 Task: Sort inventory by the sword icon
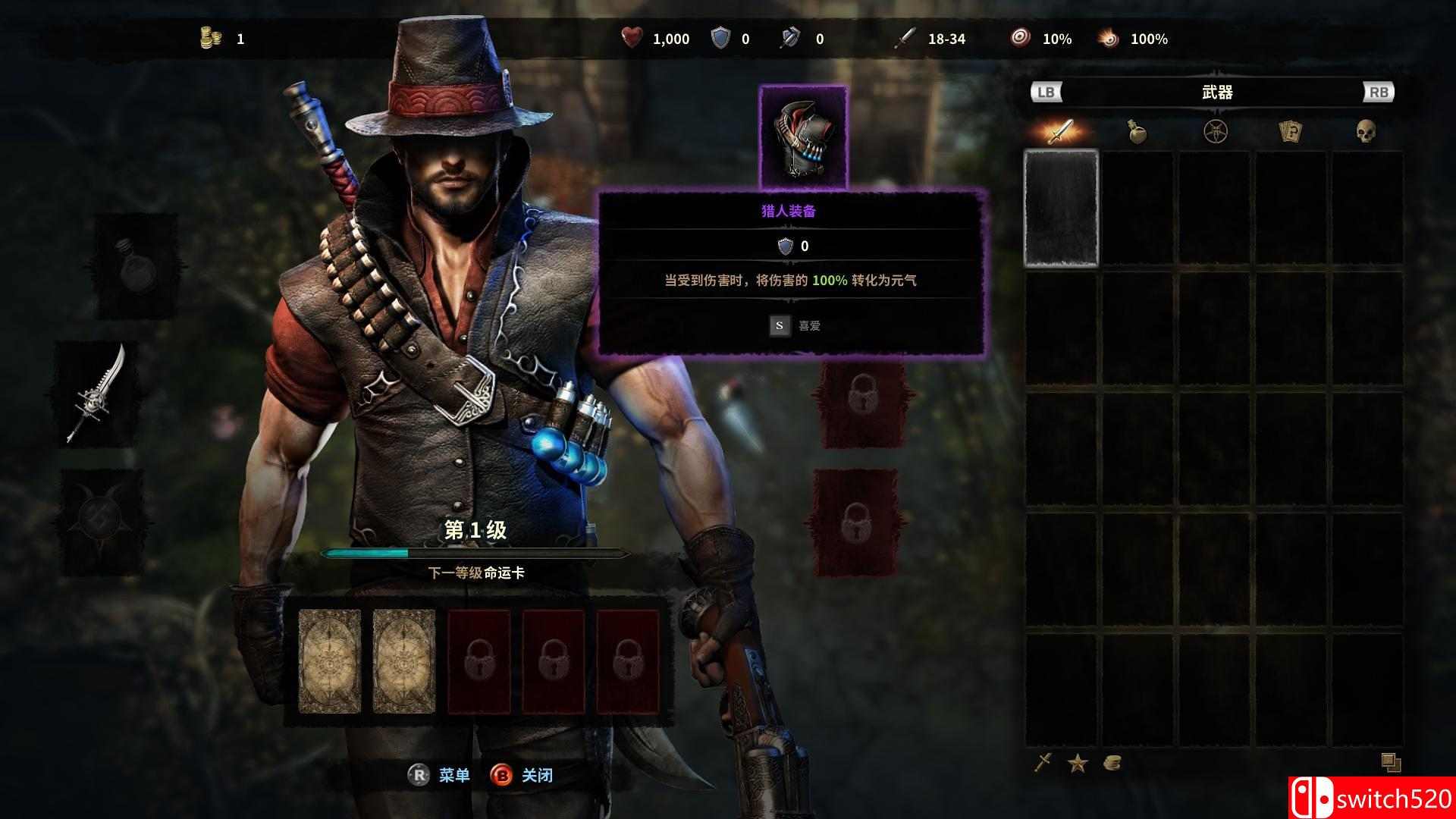pyautogui.click(x=1043, y=762)
